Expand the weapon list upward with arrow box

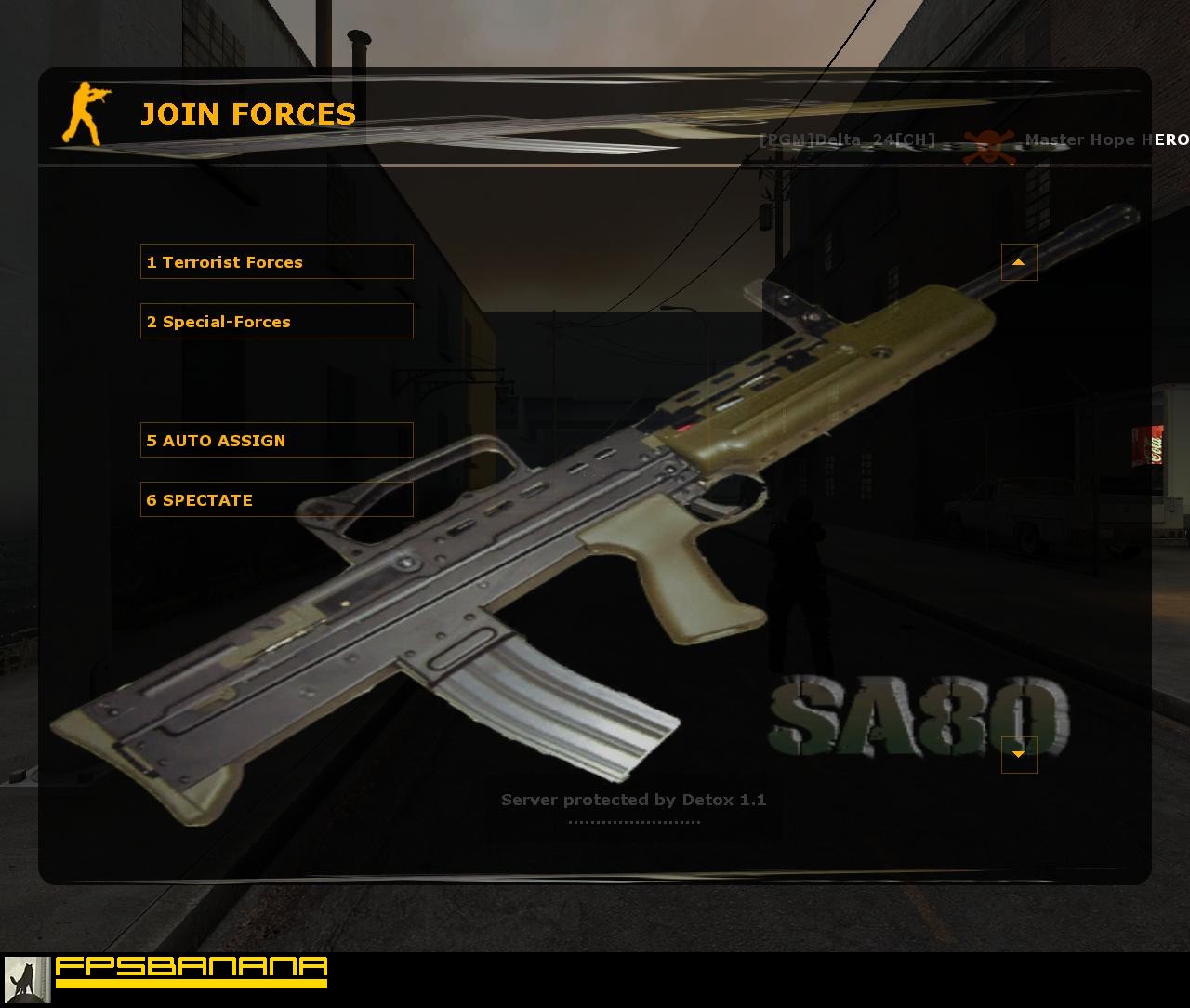[x=1018, y=262]
